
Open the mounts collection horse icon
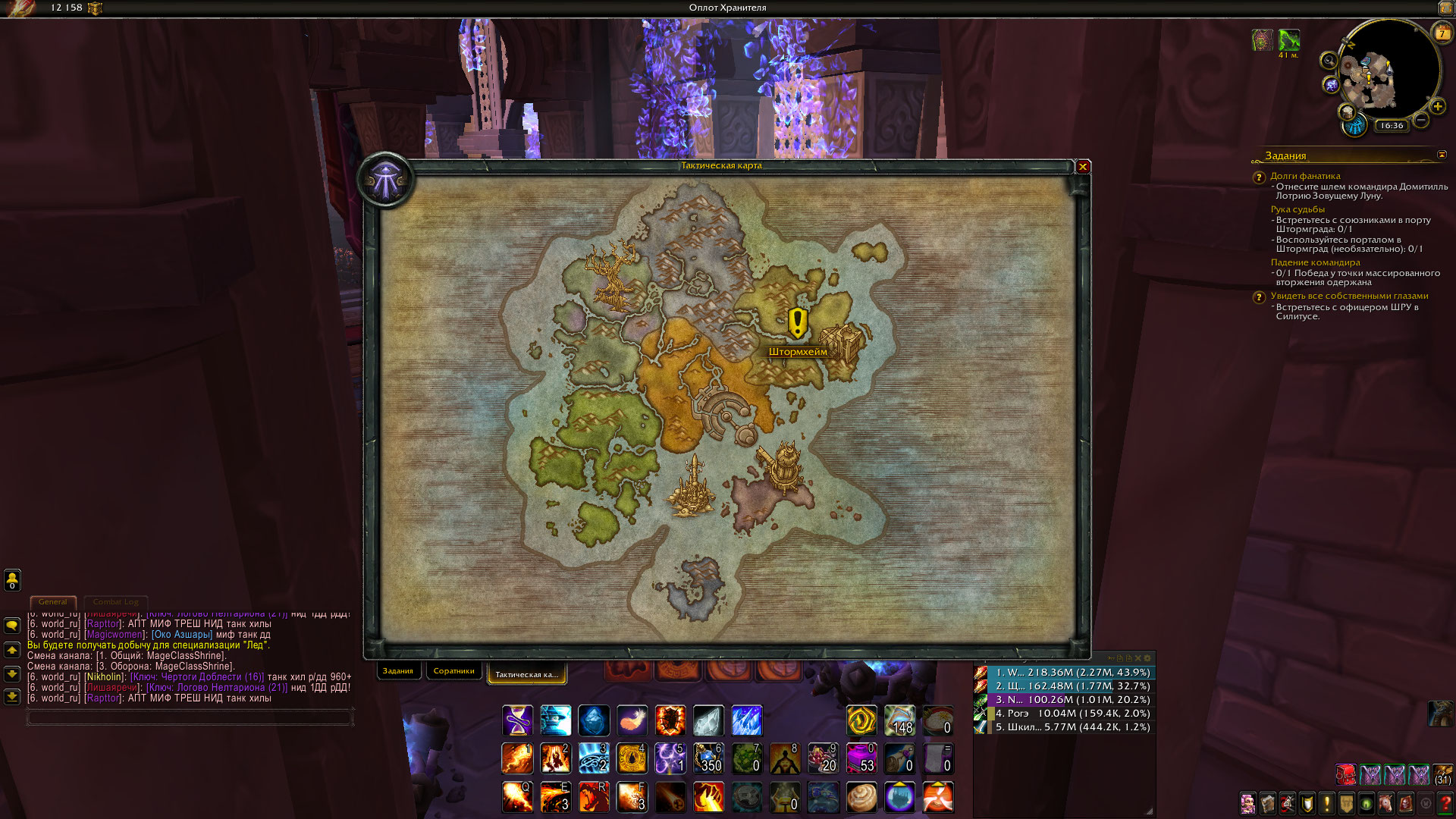(1385, 803)
